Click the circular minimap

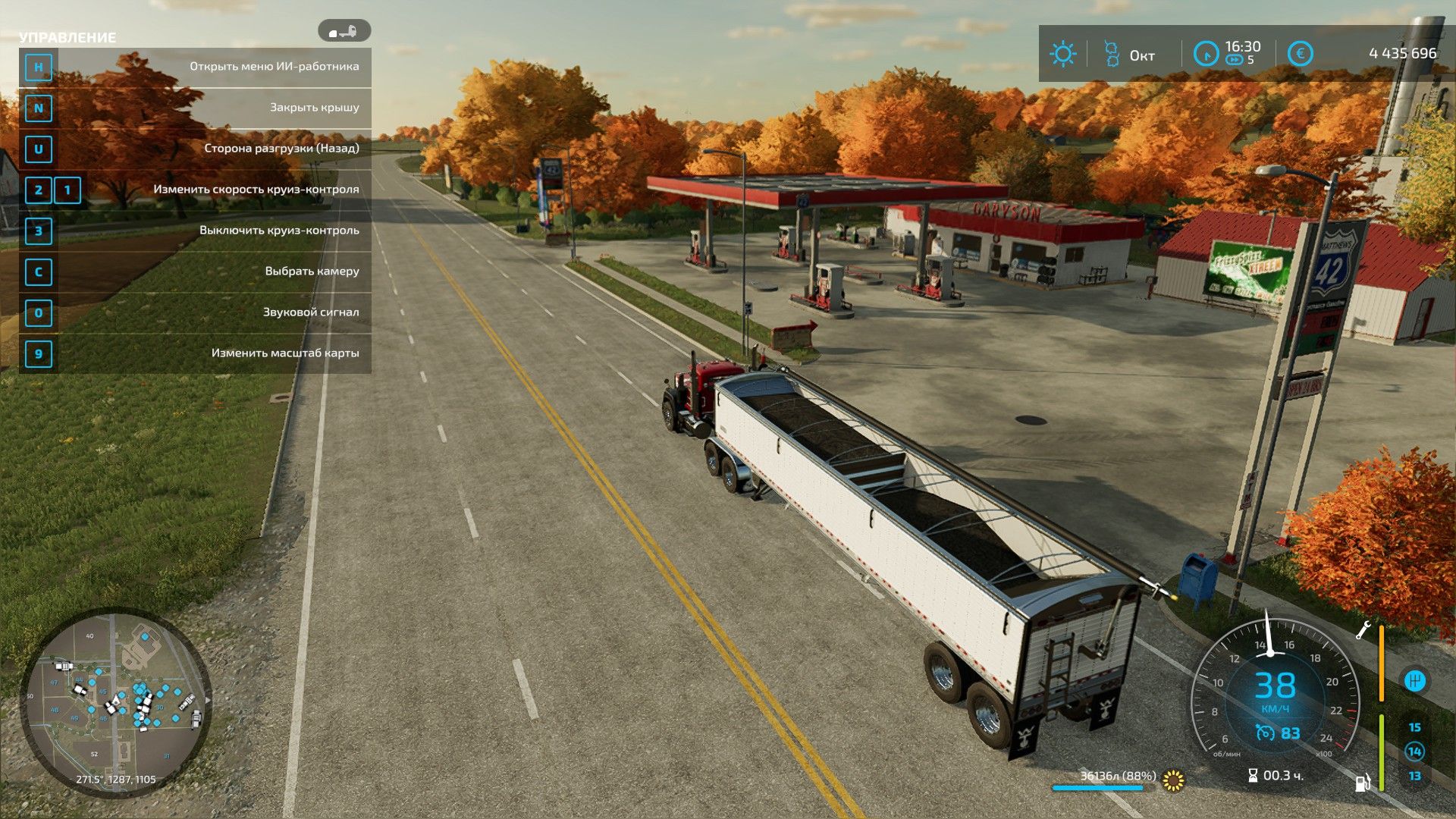116,703
